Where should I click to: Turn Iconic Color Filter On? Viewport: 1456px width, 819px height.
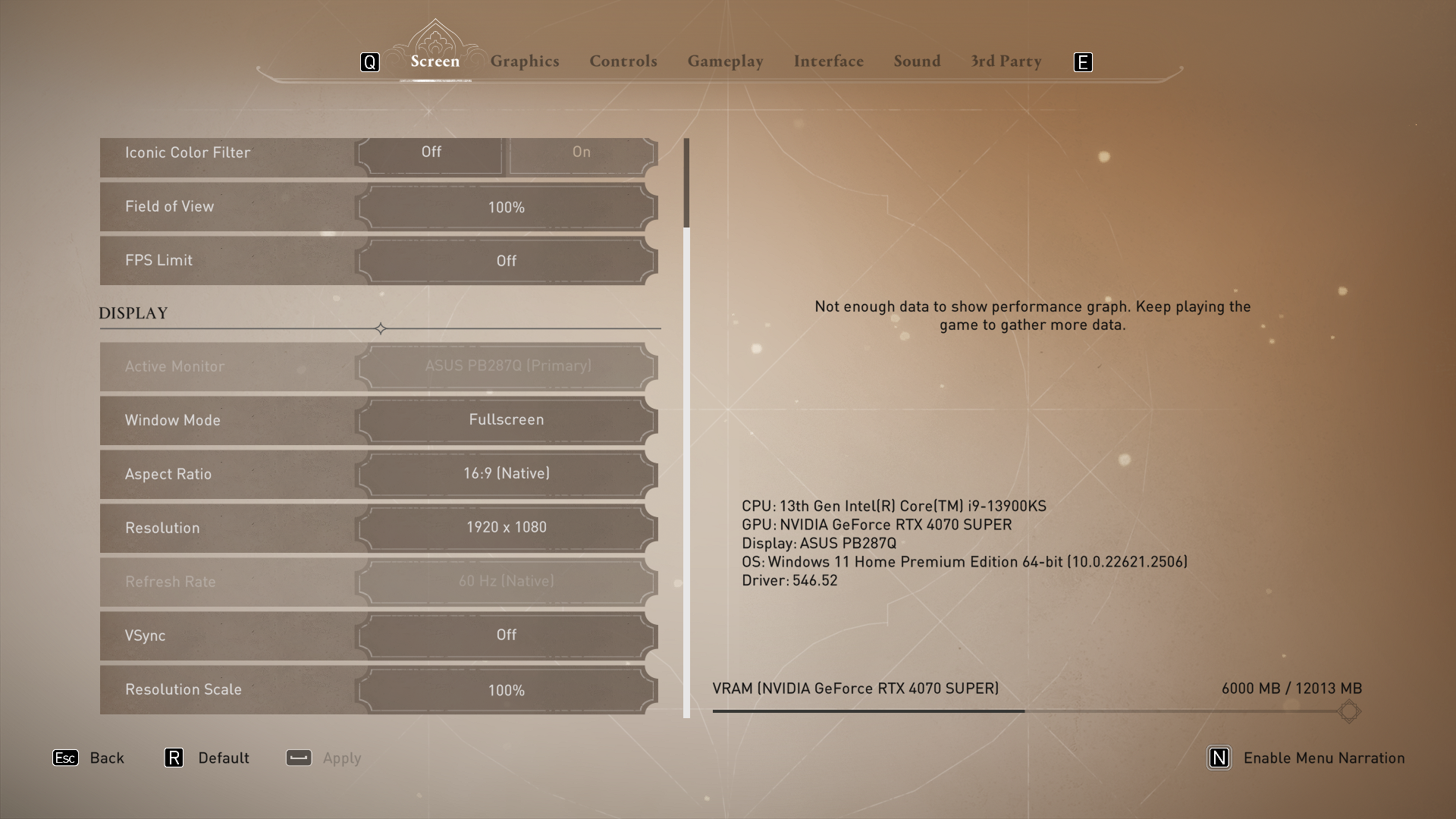581,152
